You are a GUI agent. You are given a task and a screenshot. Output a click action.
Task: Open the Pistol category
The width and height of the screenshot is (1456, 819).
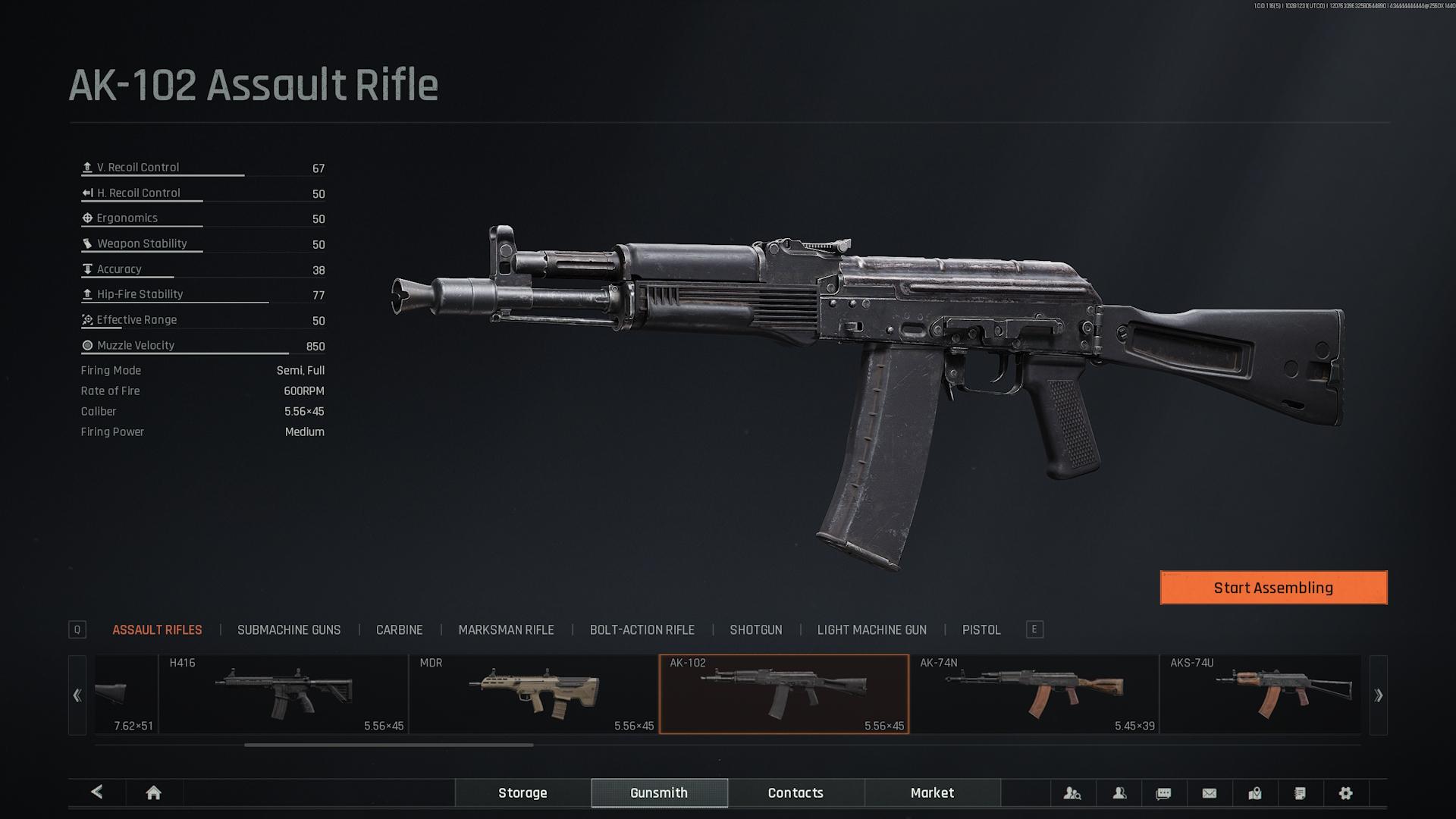coord(981,630)
